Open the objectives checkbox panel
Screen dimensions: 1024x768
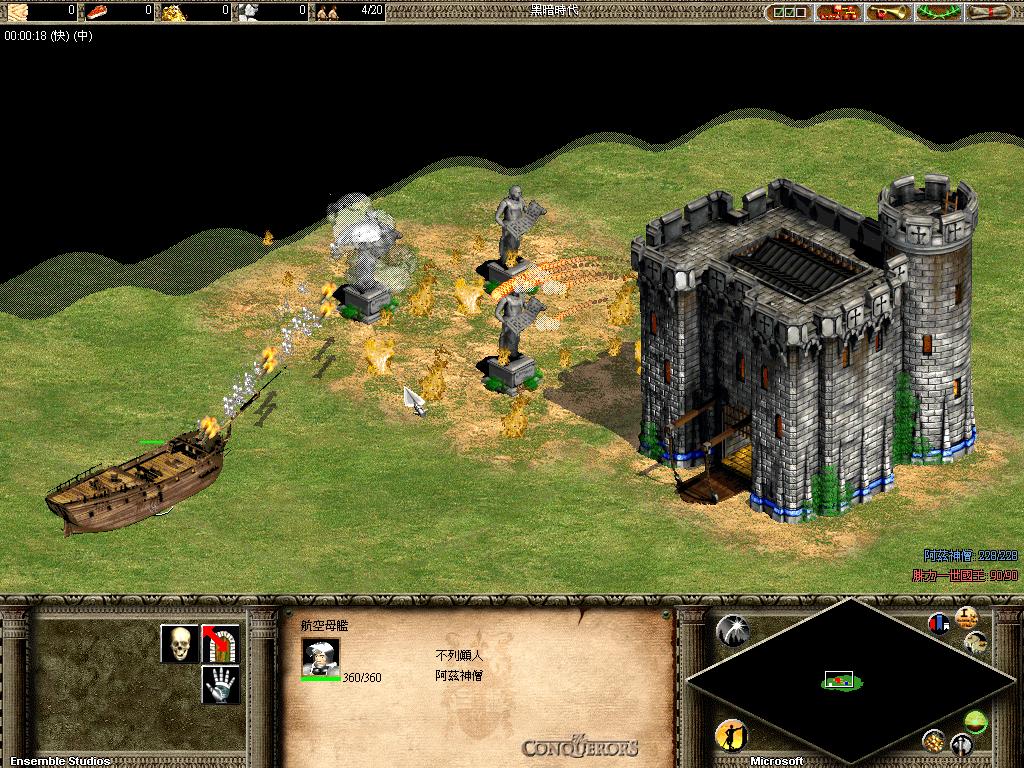click(x=788, y=12)
